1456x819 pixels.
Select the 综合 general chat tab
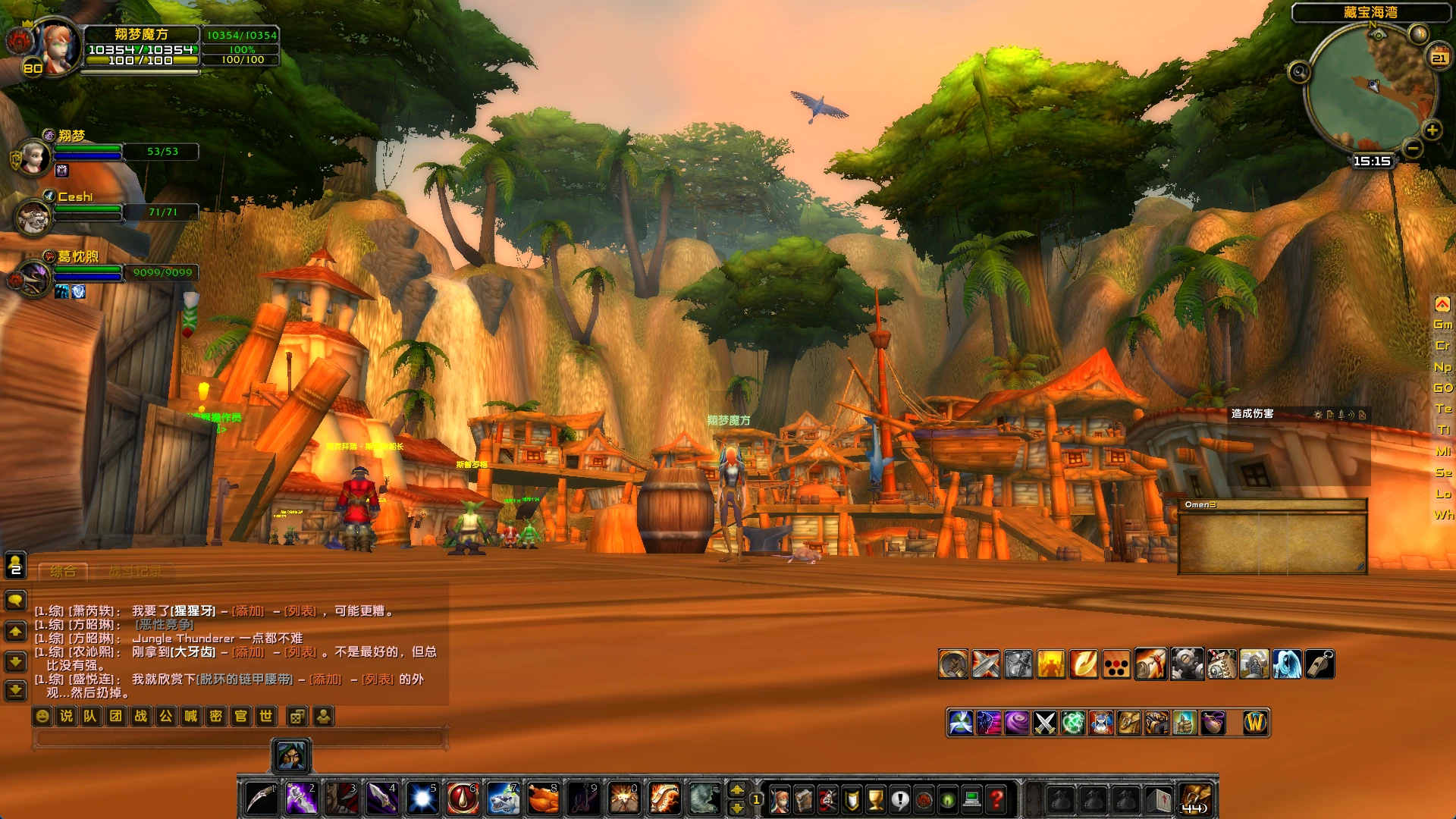coord(63,571)
